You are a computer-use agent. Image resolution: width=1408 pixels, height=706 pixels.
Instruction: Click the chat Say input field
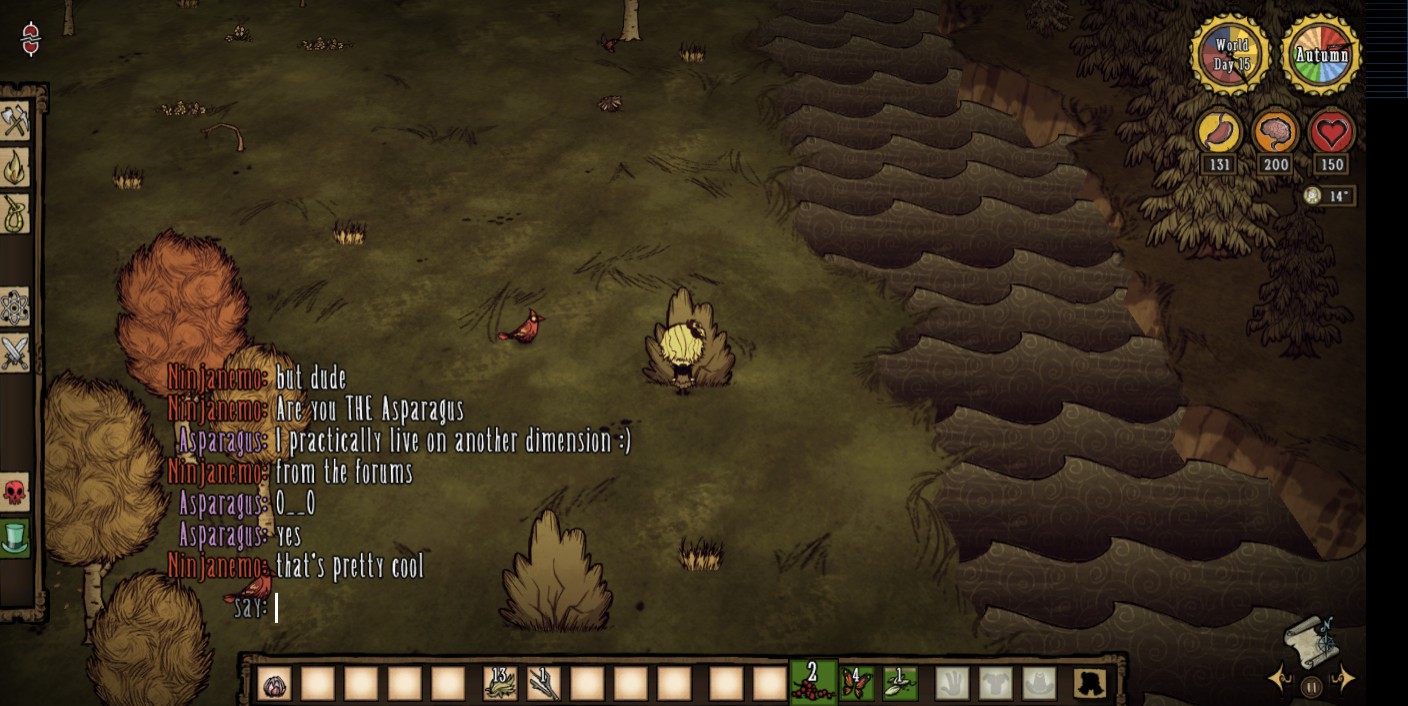pyautogui.click(x=400, y=607)
